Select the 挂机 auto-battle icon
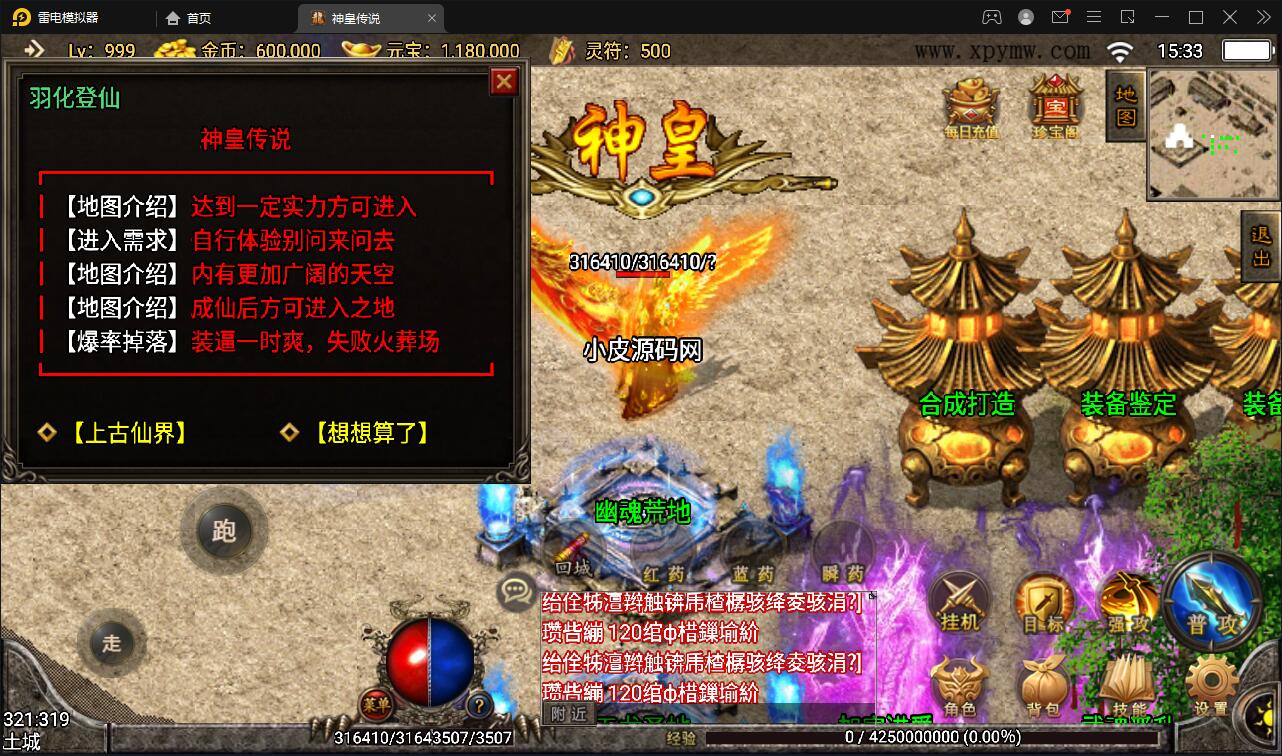Viewport: 1282px width, 756px height. point(960,604)
